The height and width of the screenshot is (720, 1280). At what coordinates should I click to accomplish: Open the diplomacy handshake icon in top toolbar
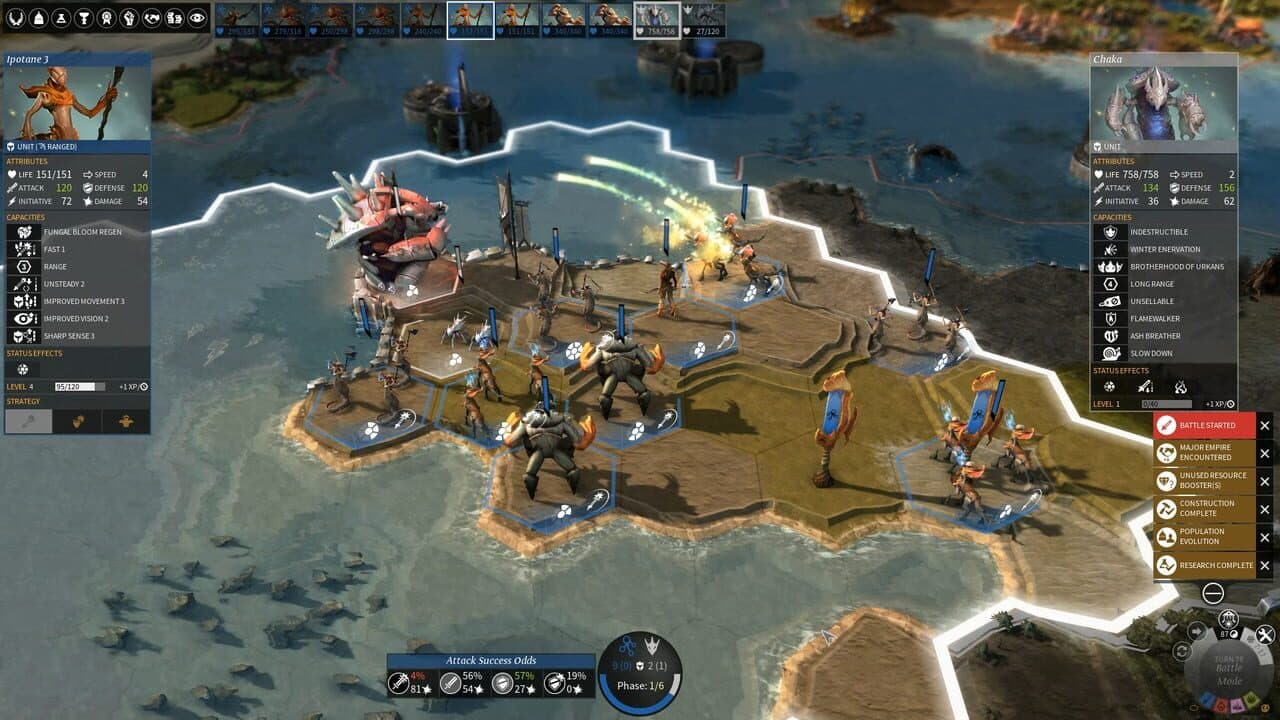(x=152, y=17)
